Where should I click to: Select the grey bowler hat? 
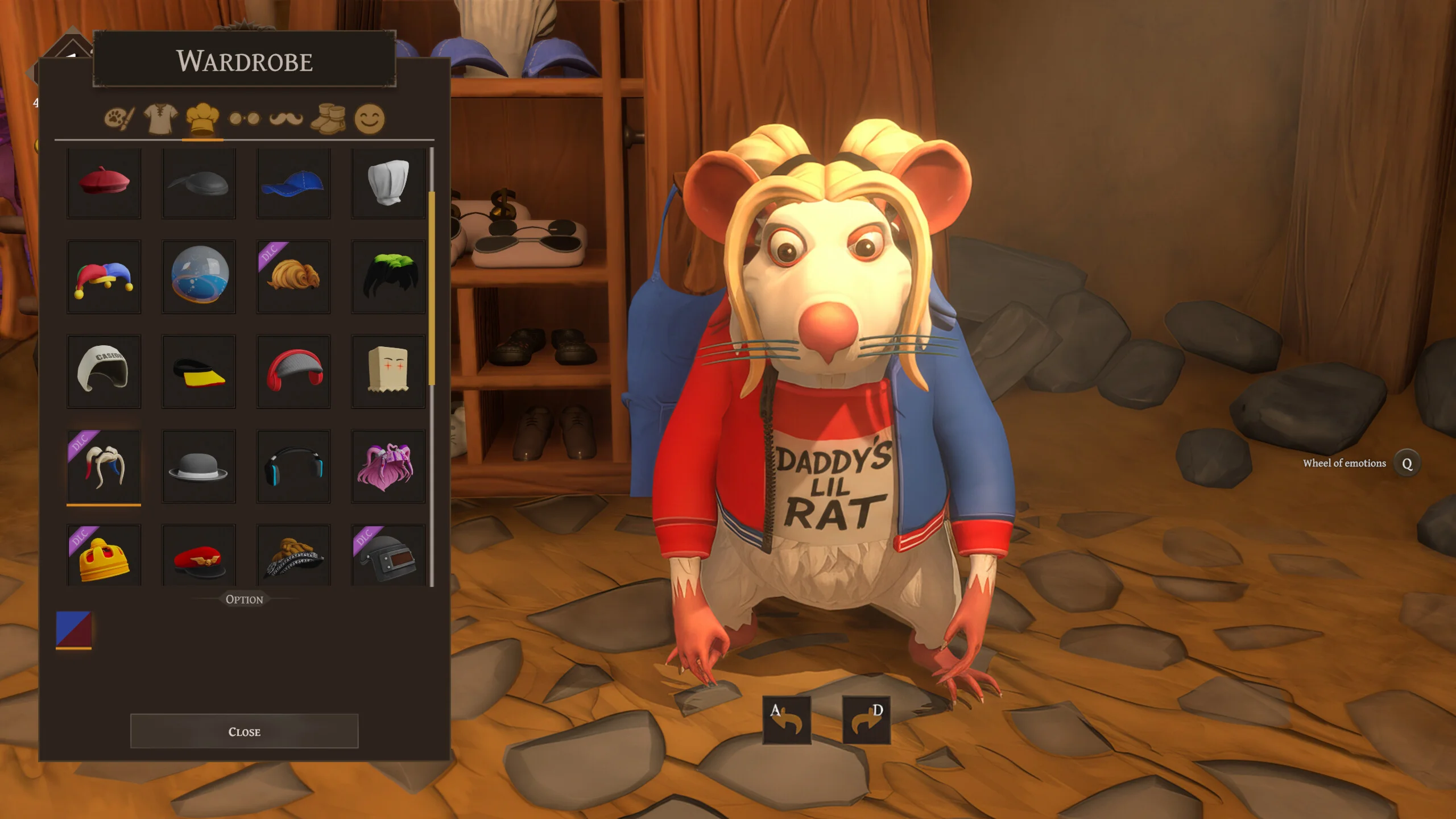pos(198,466)
